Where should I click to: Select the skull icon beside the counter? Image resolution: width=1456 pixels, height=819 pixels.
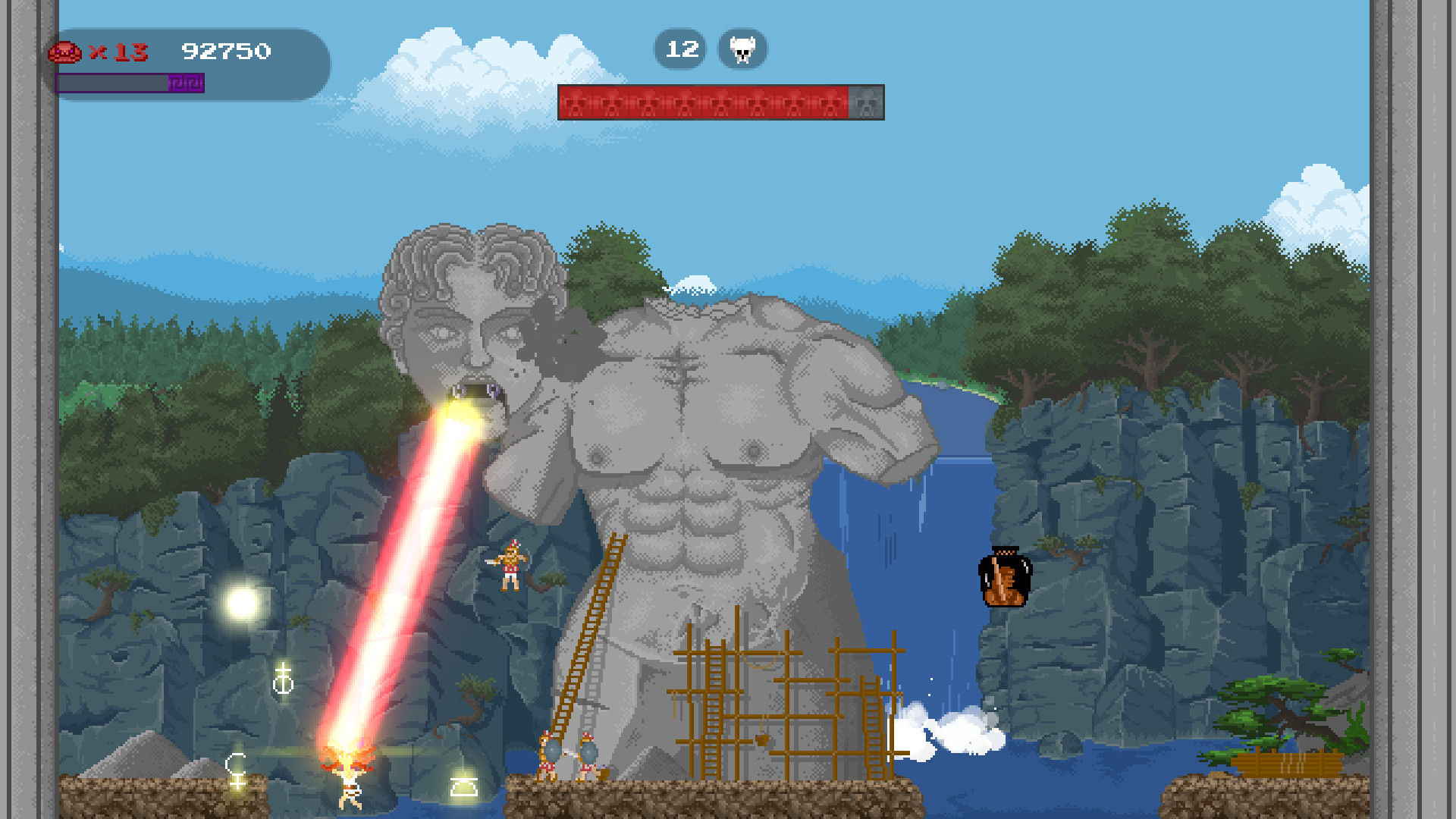[742, 49]
